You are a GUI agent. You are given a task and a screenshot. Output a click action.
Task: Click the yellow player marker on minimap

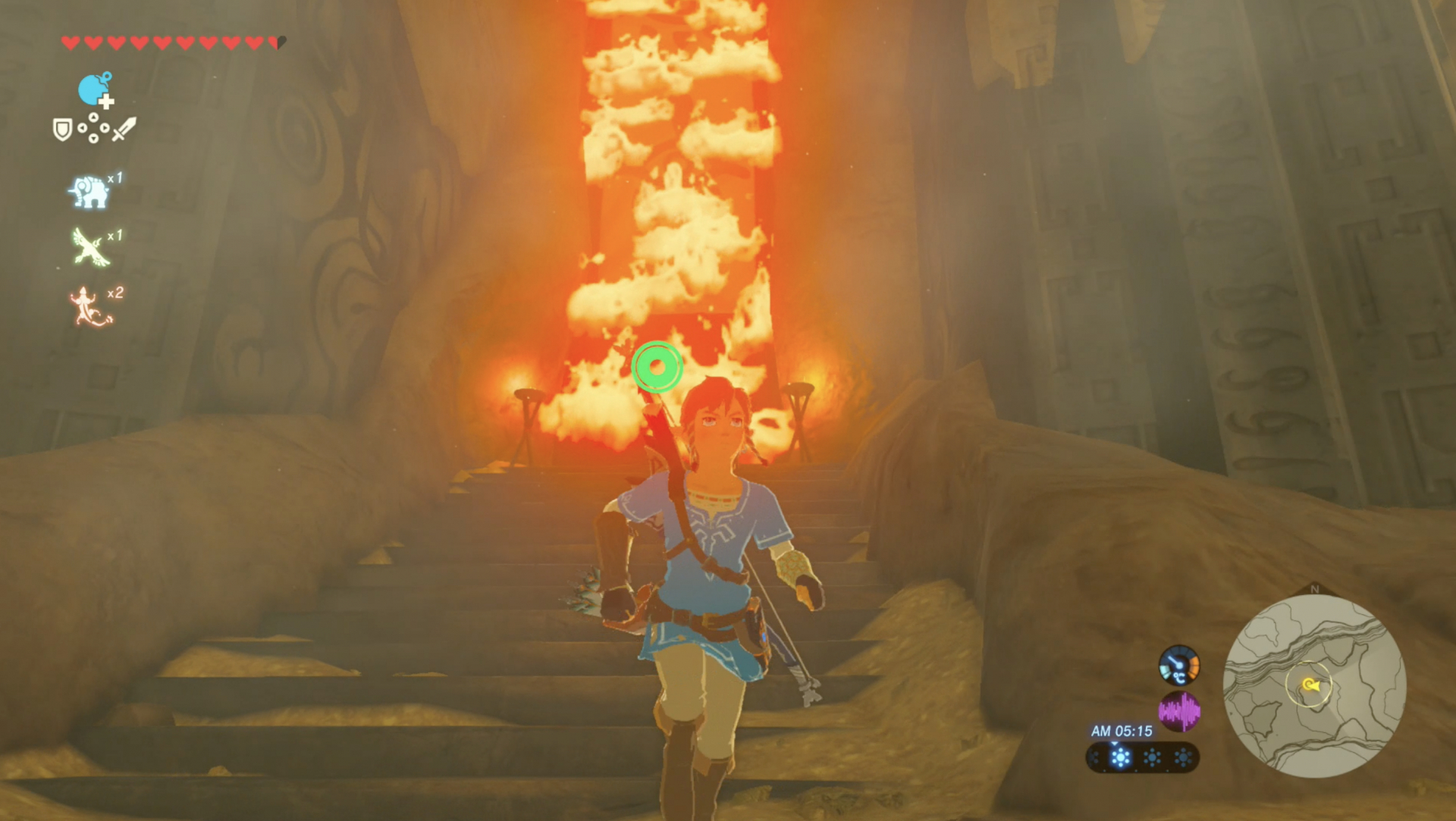(x=1310, y=685)
